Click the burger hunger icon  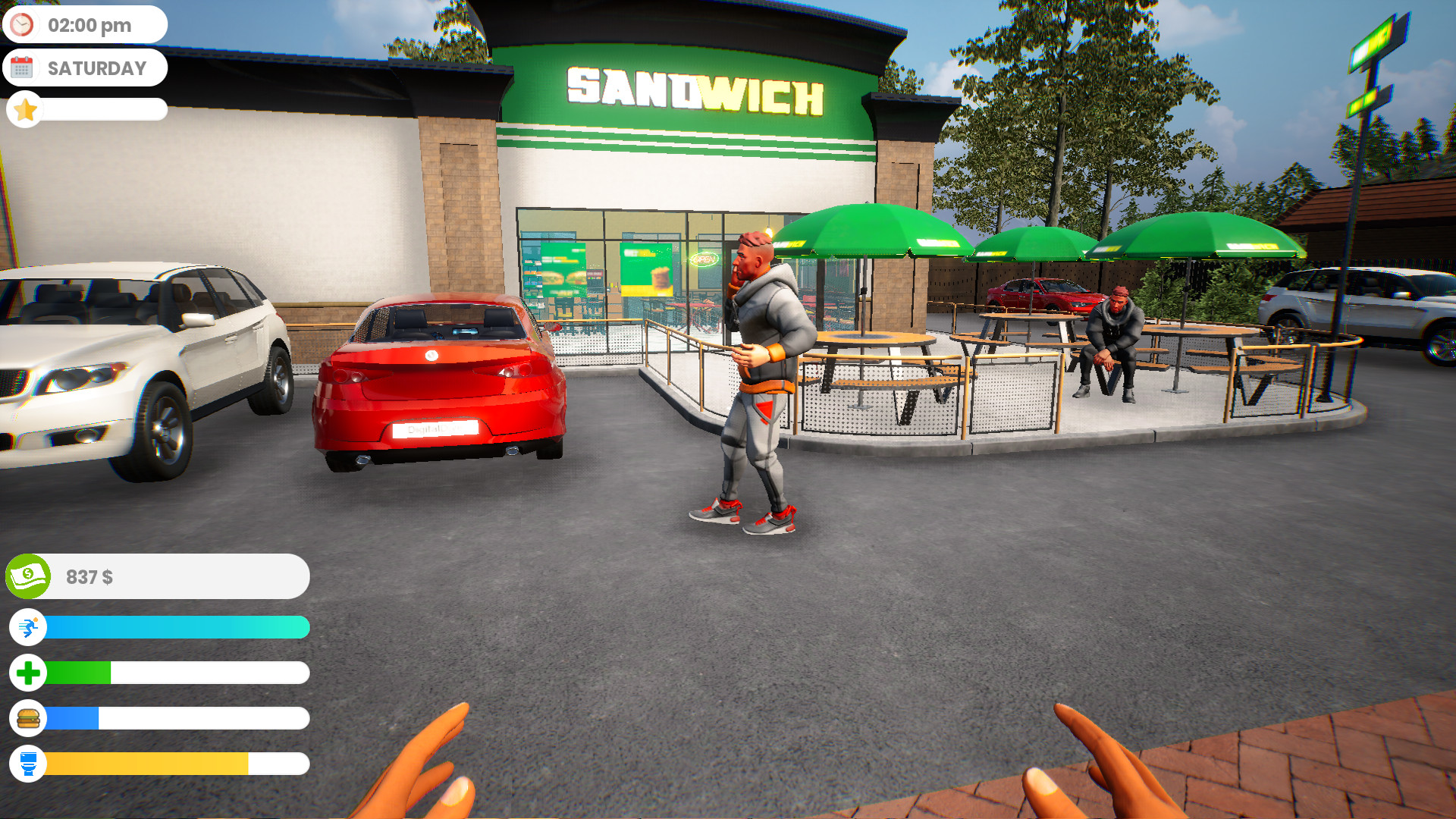tap(28, 719)
